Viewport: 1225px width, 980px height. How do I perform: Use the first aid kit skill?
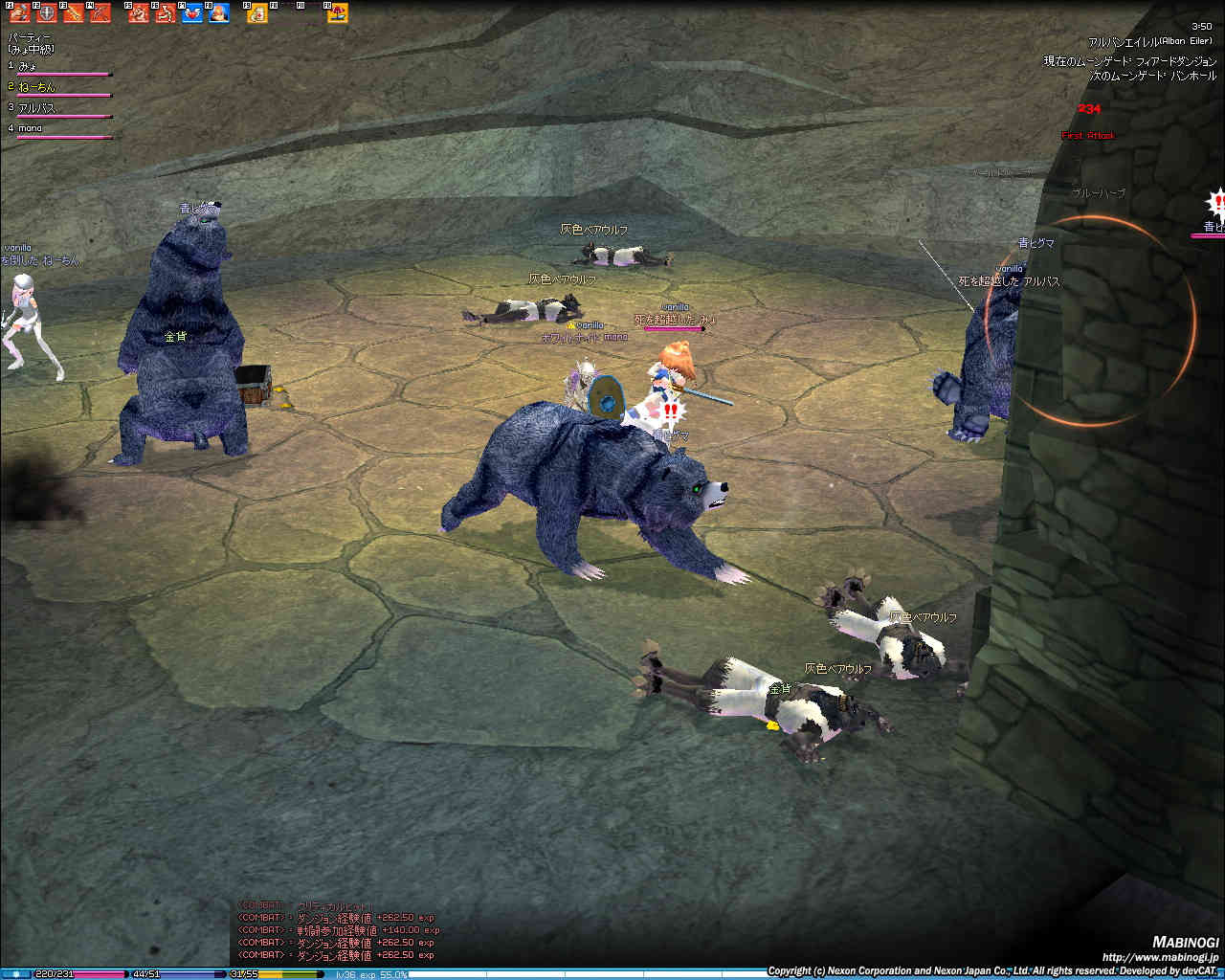(x=257, y=13)
